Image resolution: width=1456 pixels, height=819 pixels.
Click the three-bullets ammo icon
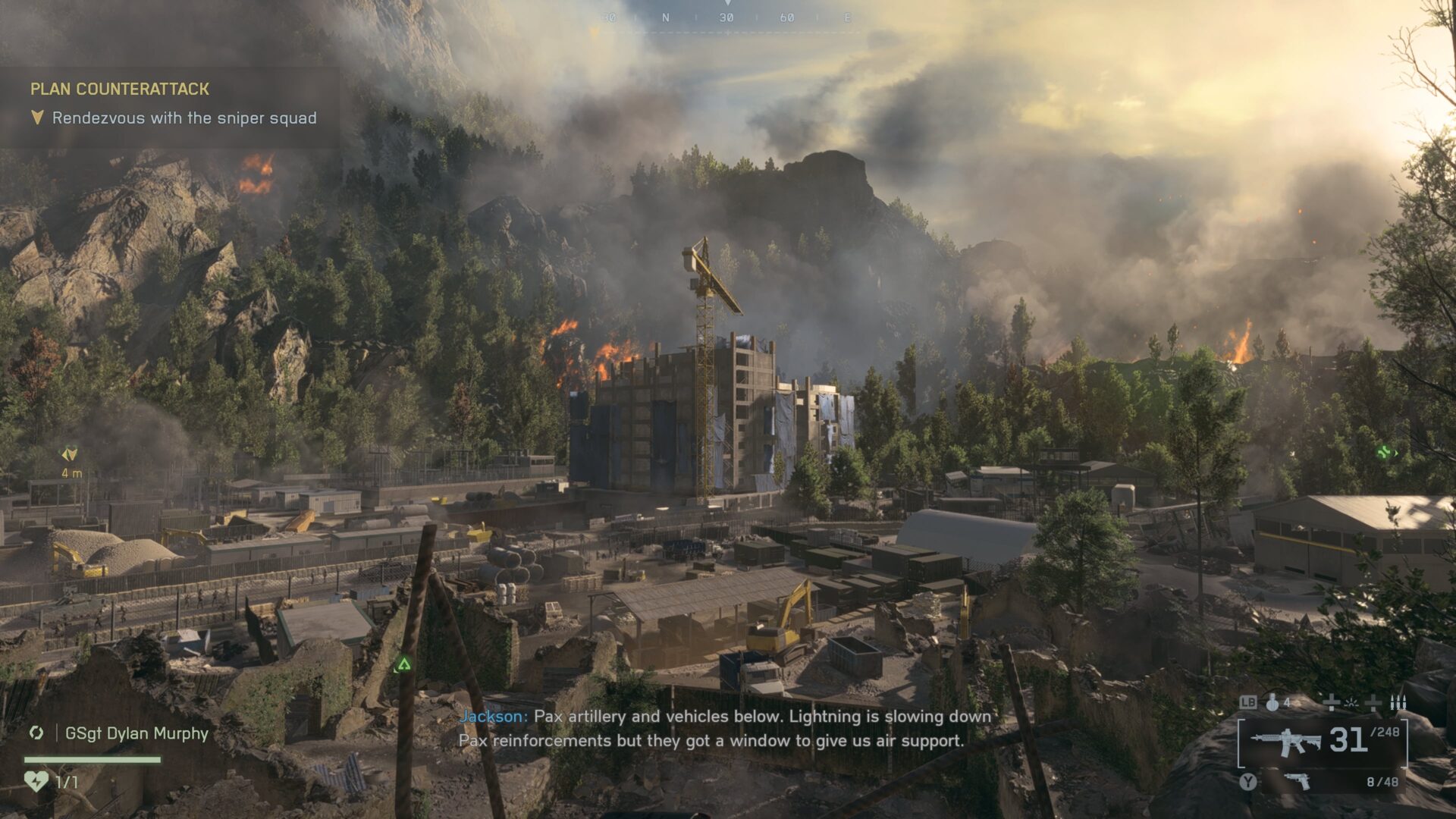tap(1398, 703)
